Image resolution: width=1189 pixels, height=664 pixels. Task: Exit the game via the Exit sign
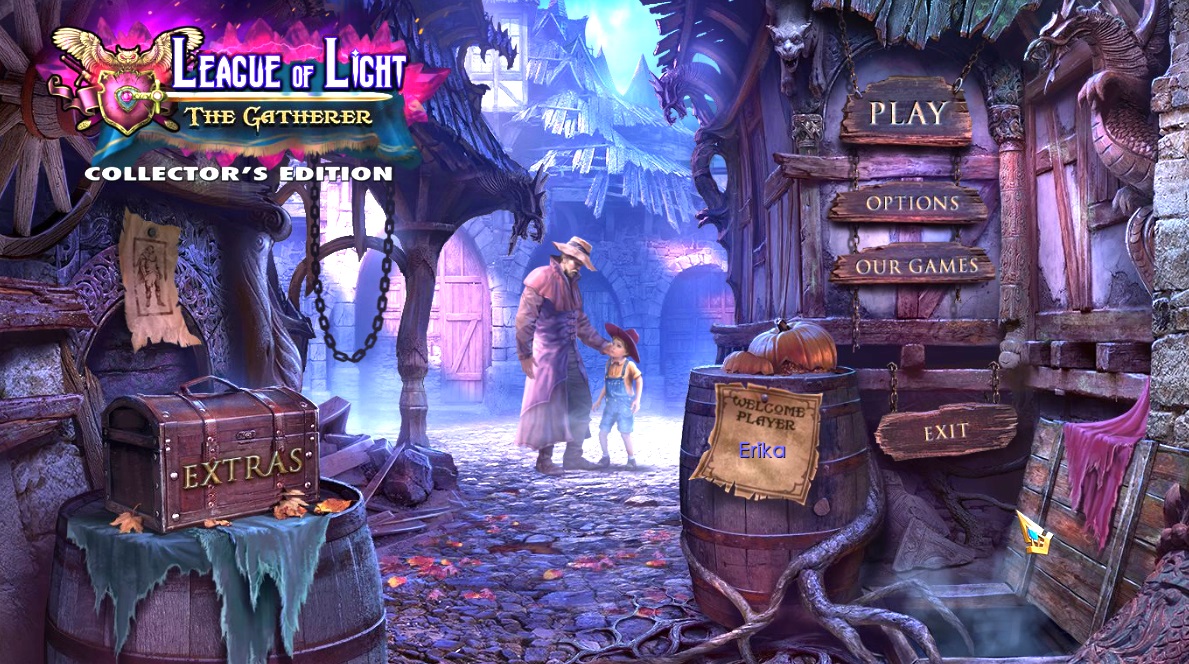[x=945, y=432]
